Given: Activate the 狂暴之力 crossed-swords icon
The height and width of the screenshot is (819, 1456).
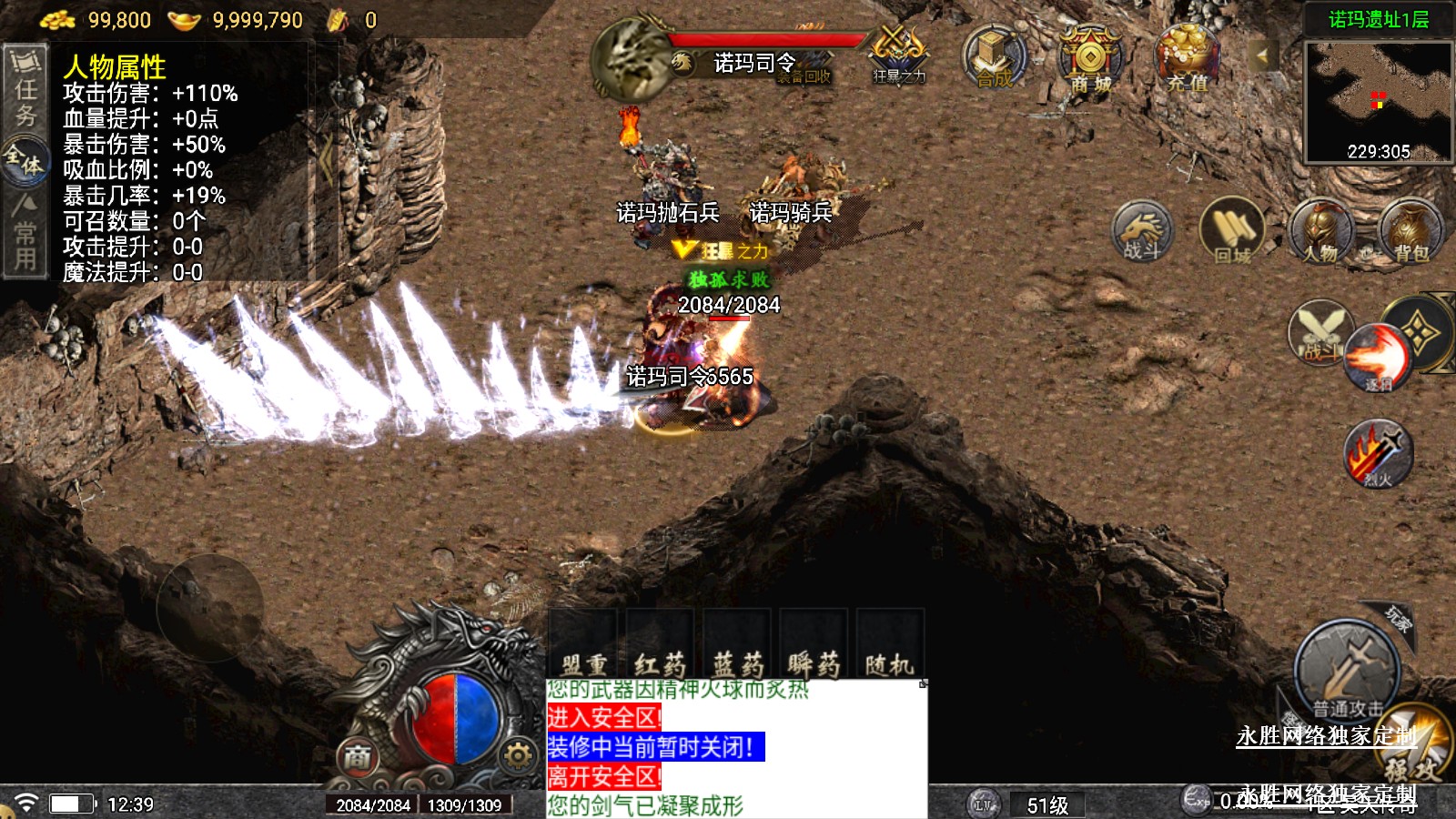Looking at the screenshot, I should tap(898, 53).
